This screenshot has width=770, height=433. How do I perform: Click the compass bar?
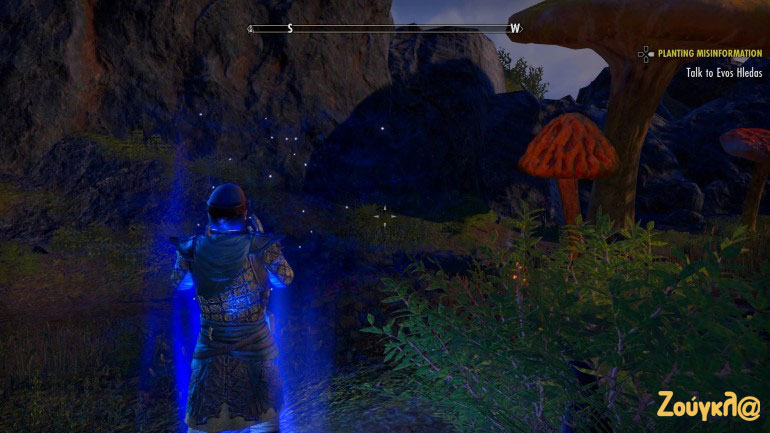pyautogui.click(x=385, y=28)
